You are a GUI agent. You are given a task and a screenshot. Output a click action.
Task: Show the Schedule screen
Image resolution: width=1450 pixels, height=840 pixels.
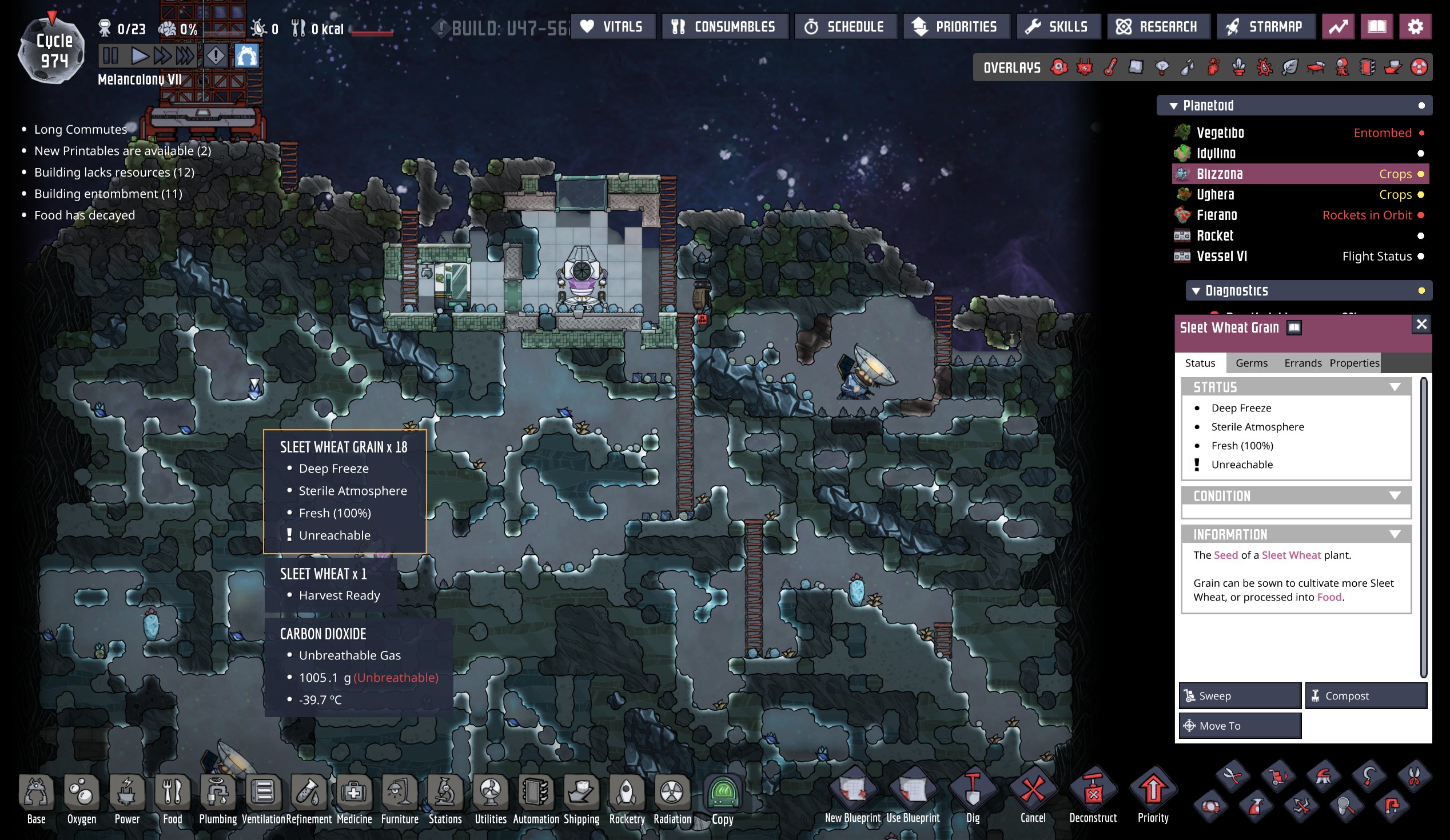click(844, 26)
